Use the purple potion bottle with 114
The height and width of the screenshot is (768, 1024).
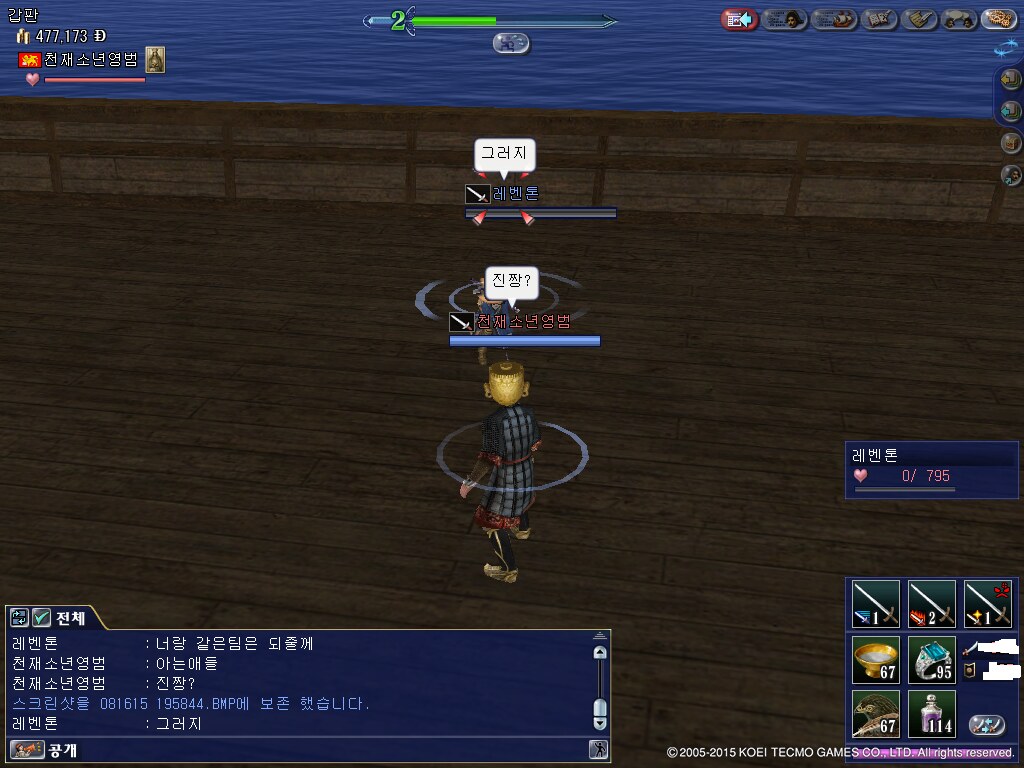click(x=932, y=714)
